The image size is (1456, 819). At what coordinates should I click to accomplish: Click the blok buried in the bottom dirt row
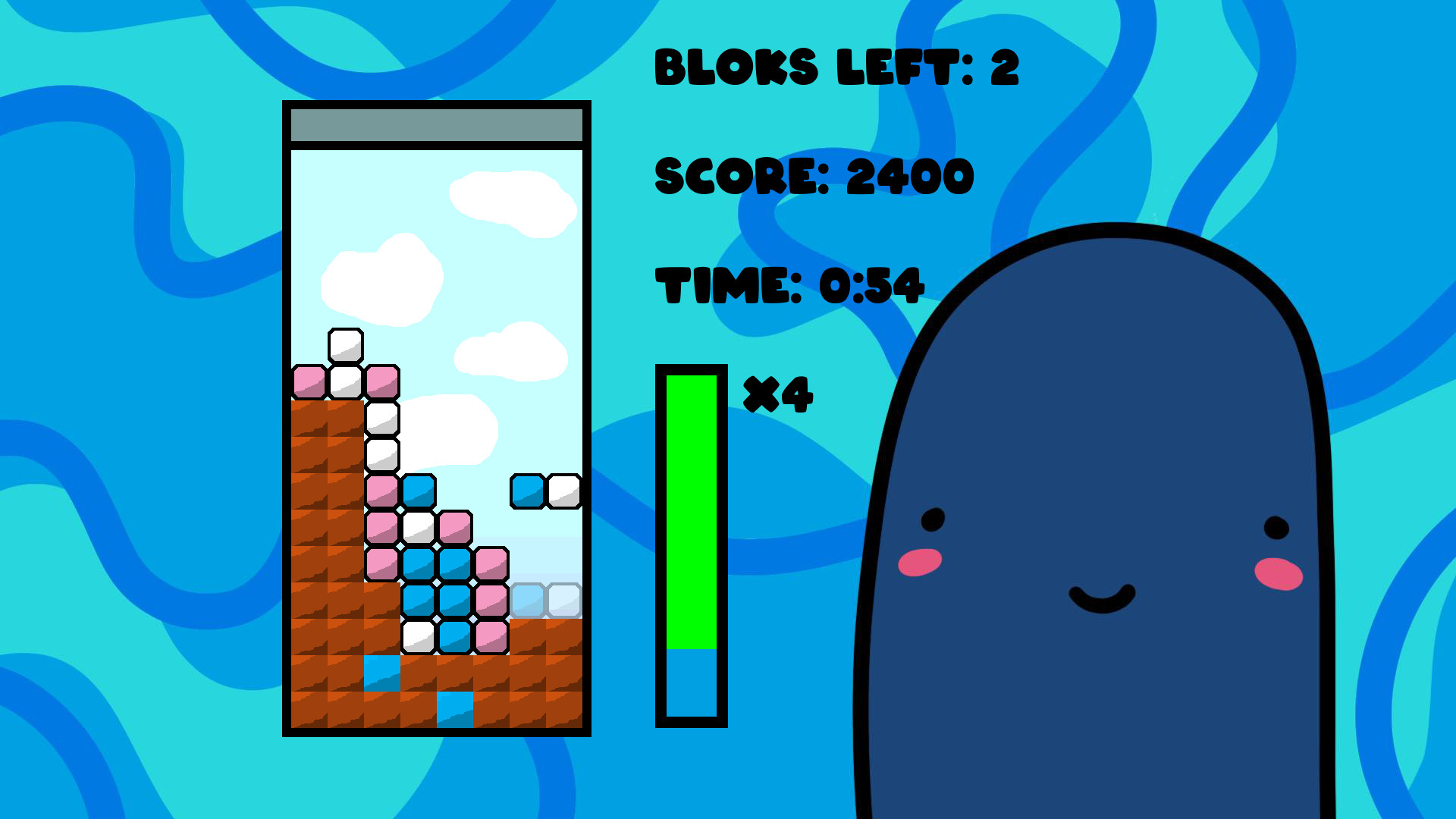[455, 709]
